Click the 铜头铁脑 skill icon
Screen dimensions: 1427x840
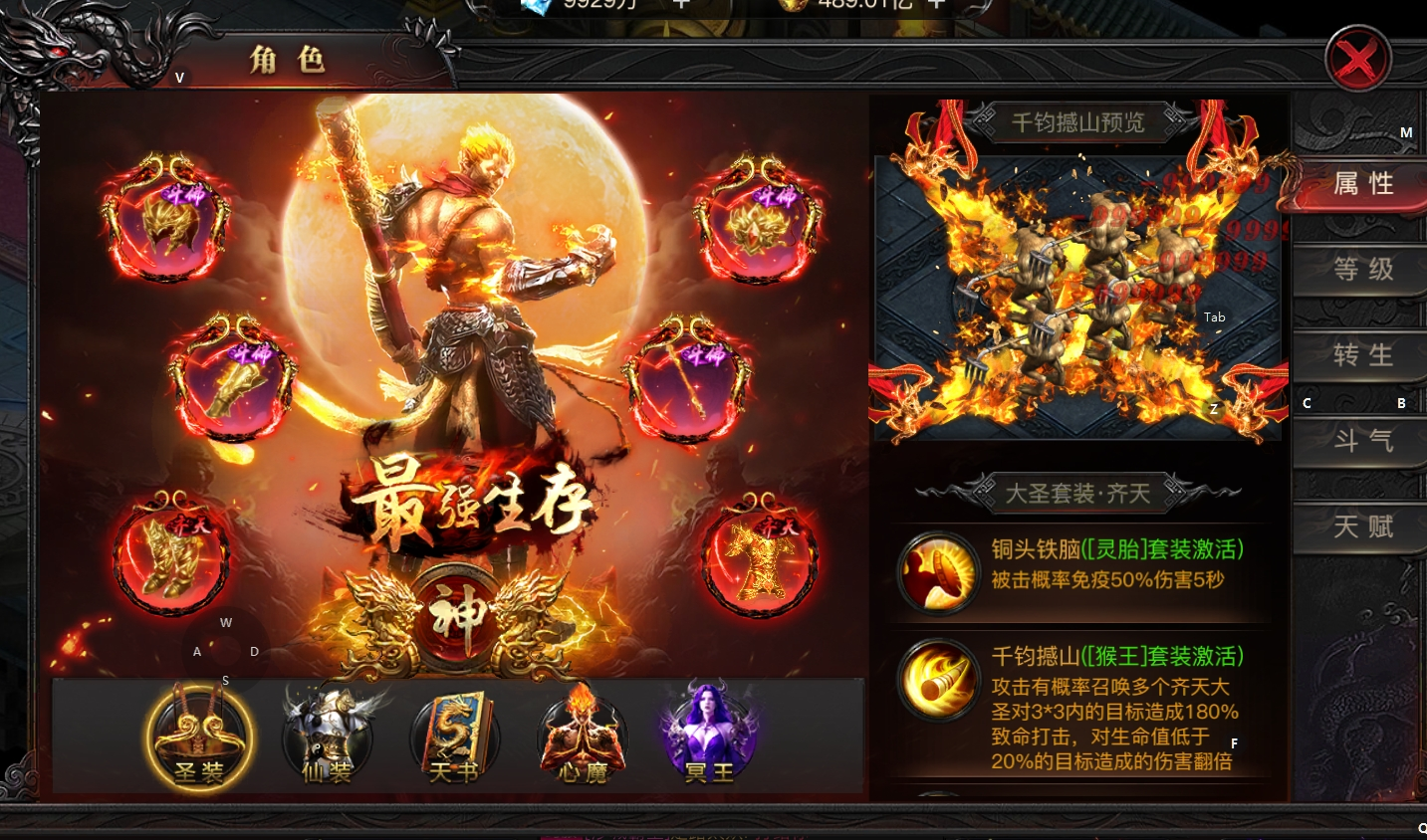pos(937,572)
